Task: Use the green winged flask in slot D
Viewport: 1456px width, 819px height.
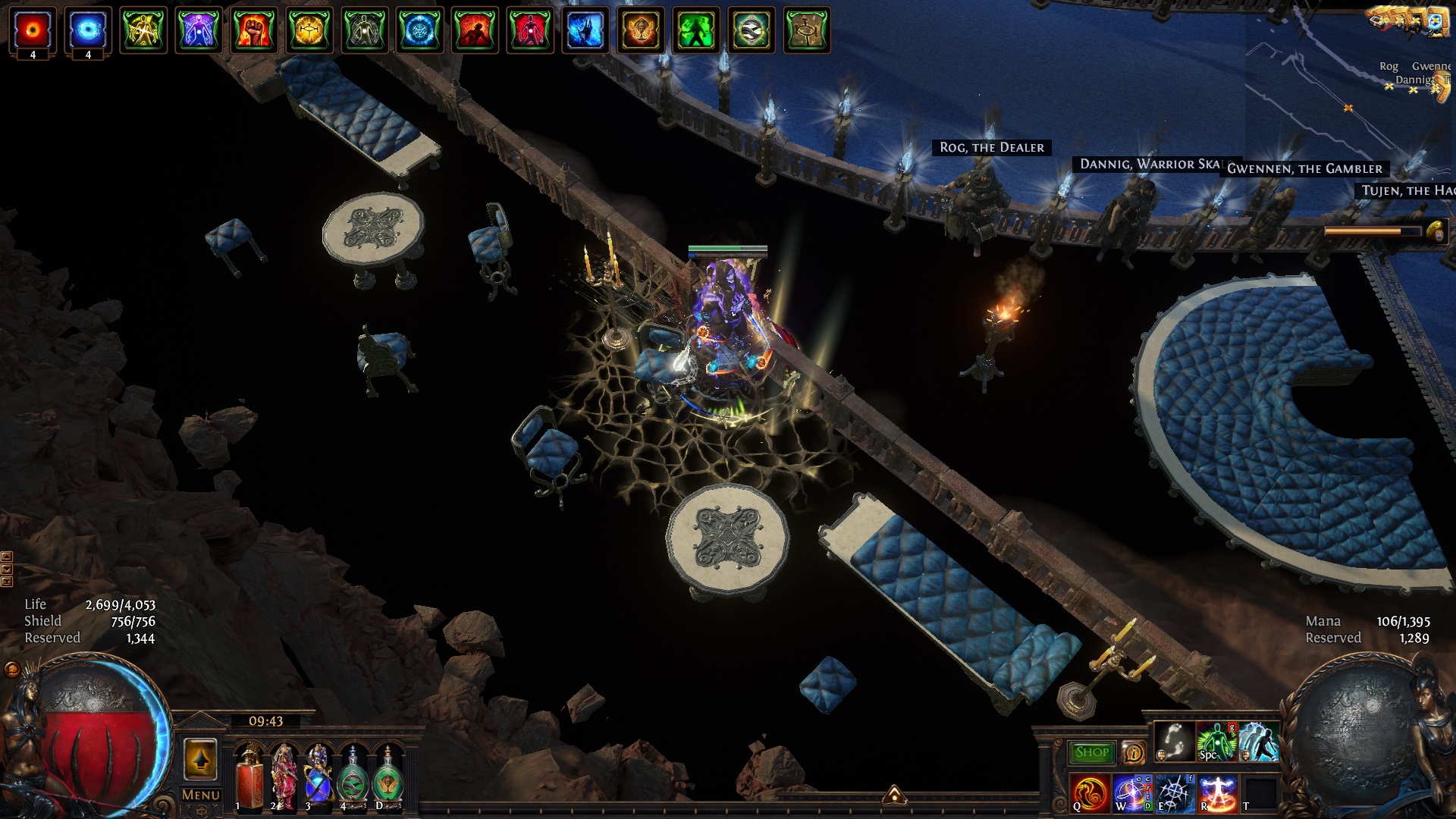Action: click(x=388, y=777)
